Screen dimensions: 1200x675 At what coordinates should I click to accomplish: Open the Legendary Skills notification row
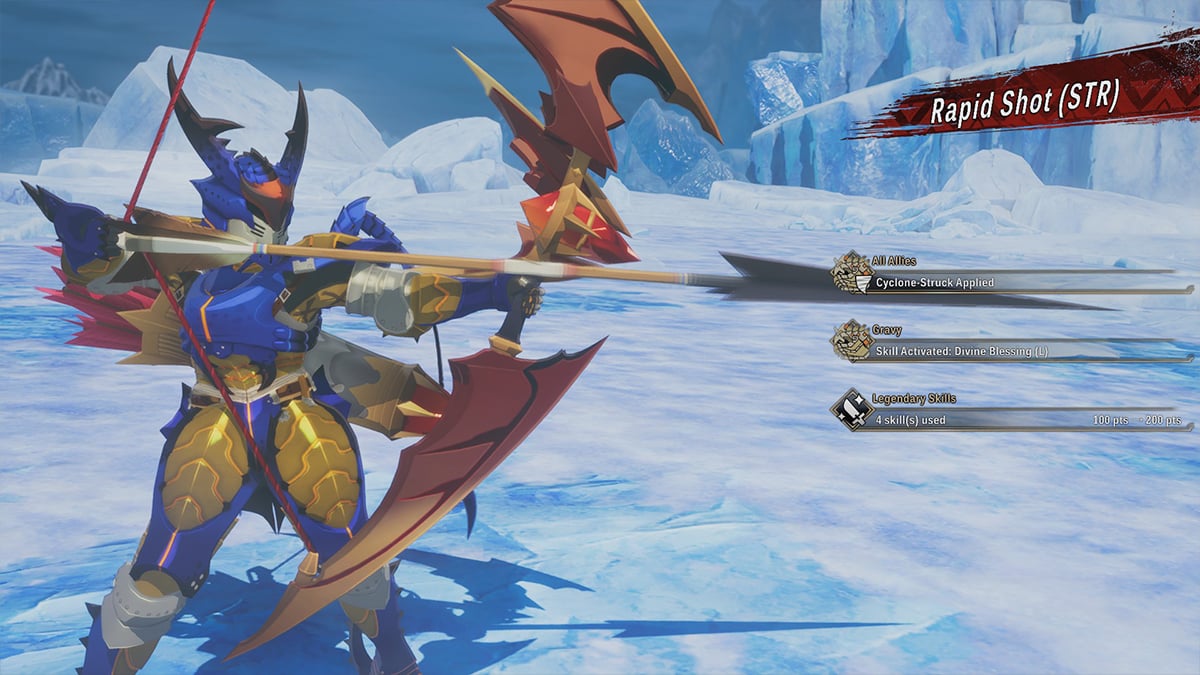[1010, 419]
